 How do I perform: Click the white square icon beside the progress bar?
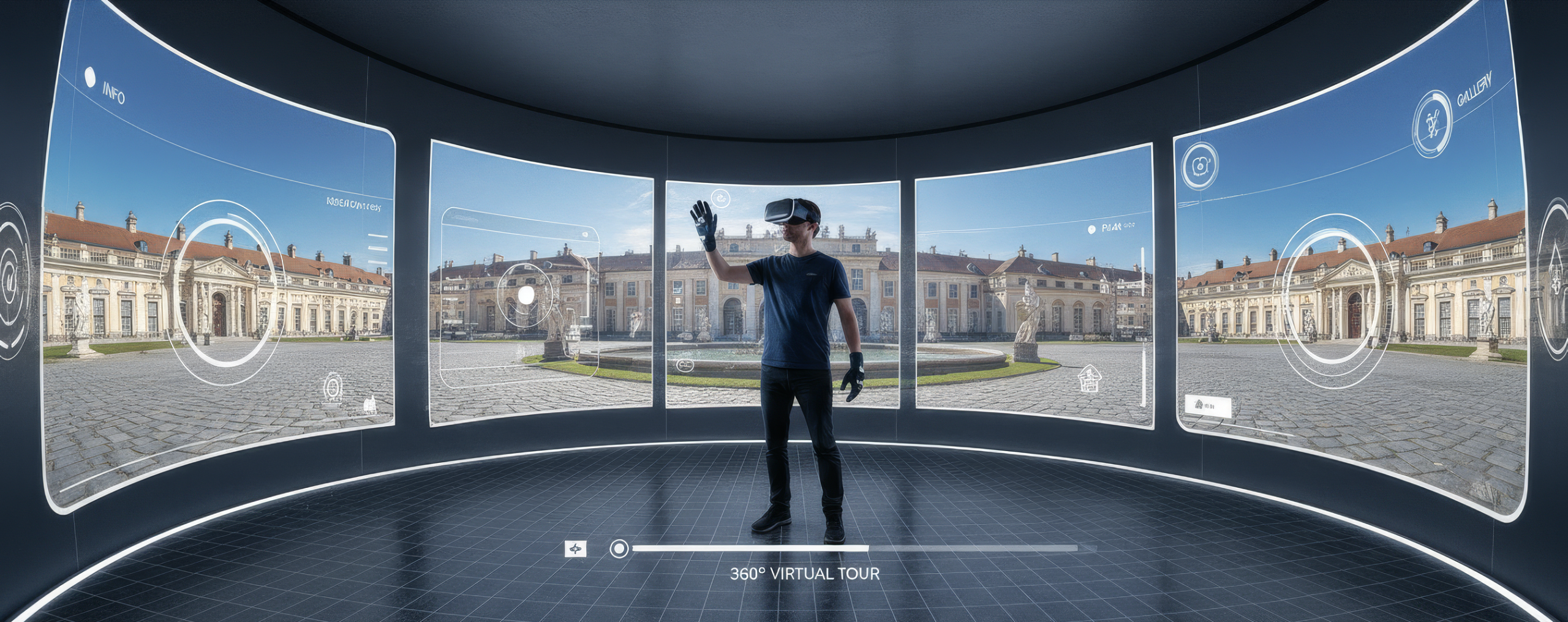(x=575, y=549)
